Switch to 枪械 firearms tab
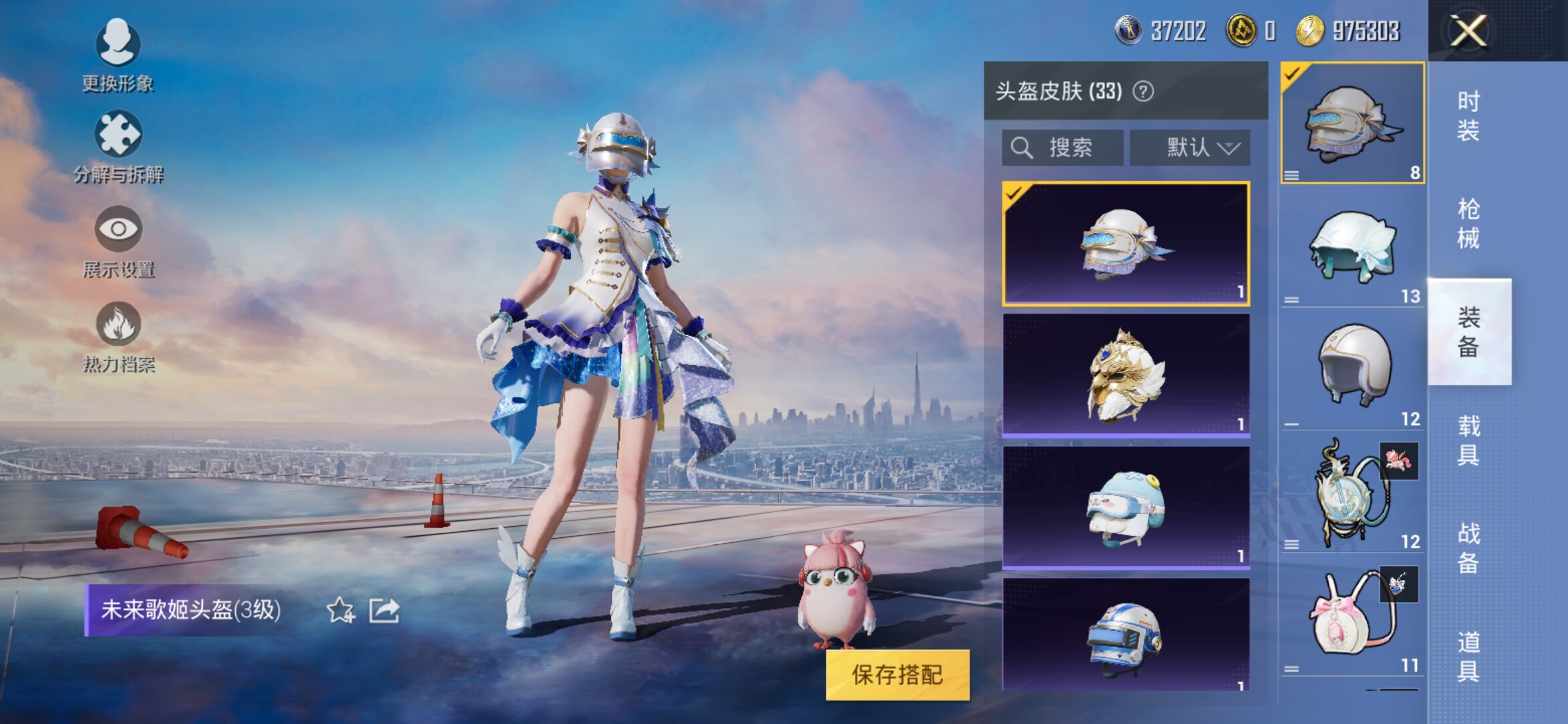The height and width of the screenshot is (724, 1568). (1468, 223)
